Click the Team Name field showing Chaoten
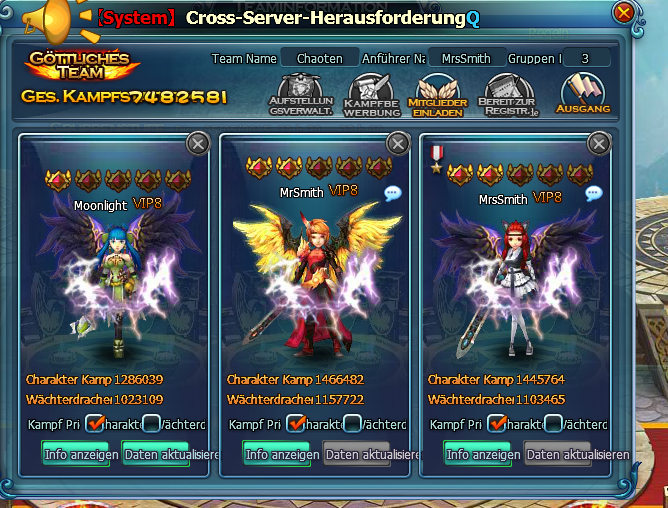This screenshot has height=508, width=668. 320,59
